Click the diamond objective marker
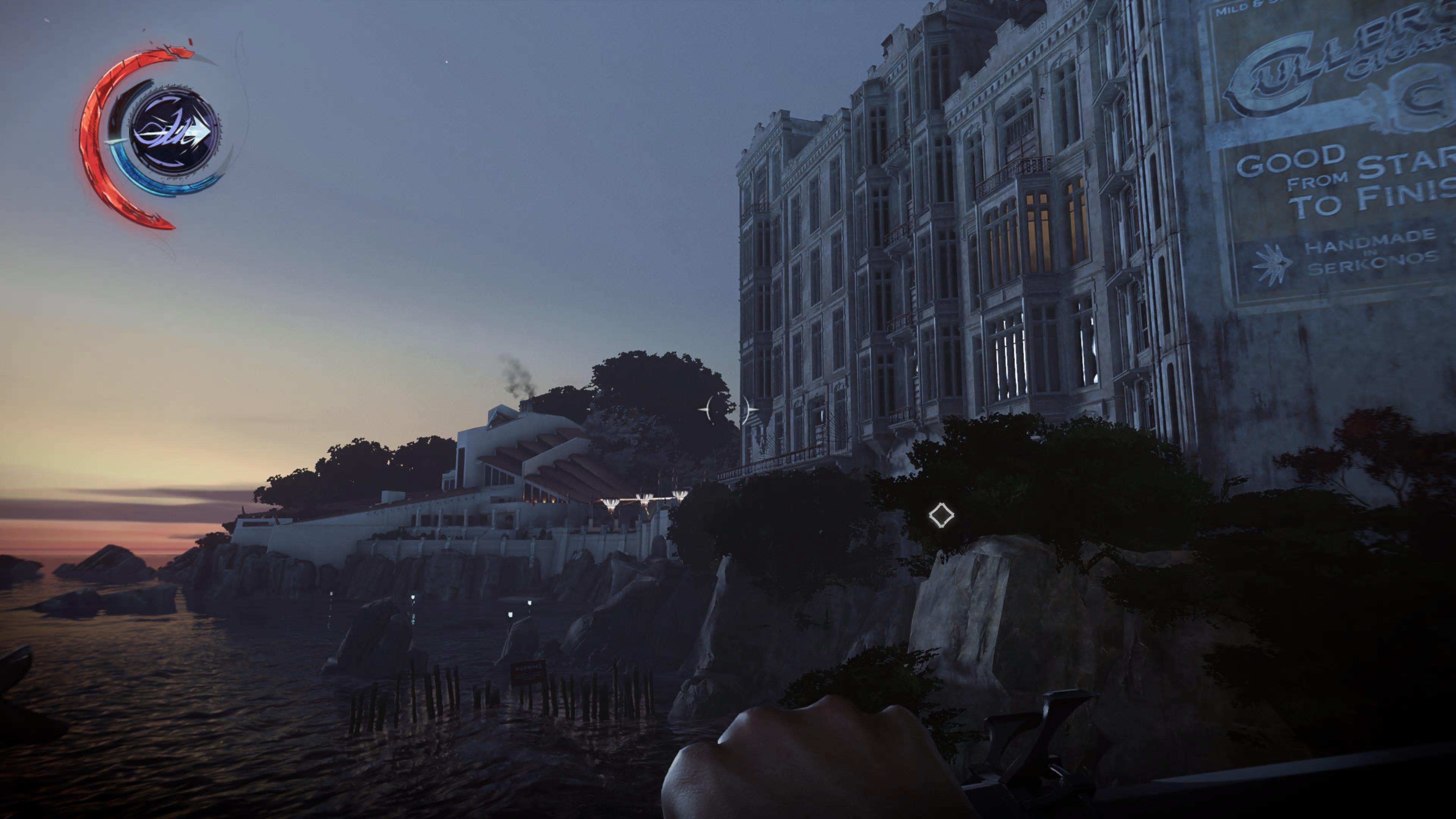Image resolution: width=1456 pixels, height=819 pixels. [x=941, y=516]
